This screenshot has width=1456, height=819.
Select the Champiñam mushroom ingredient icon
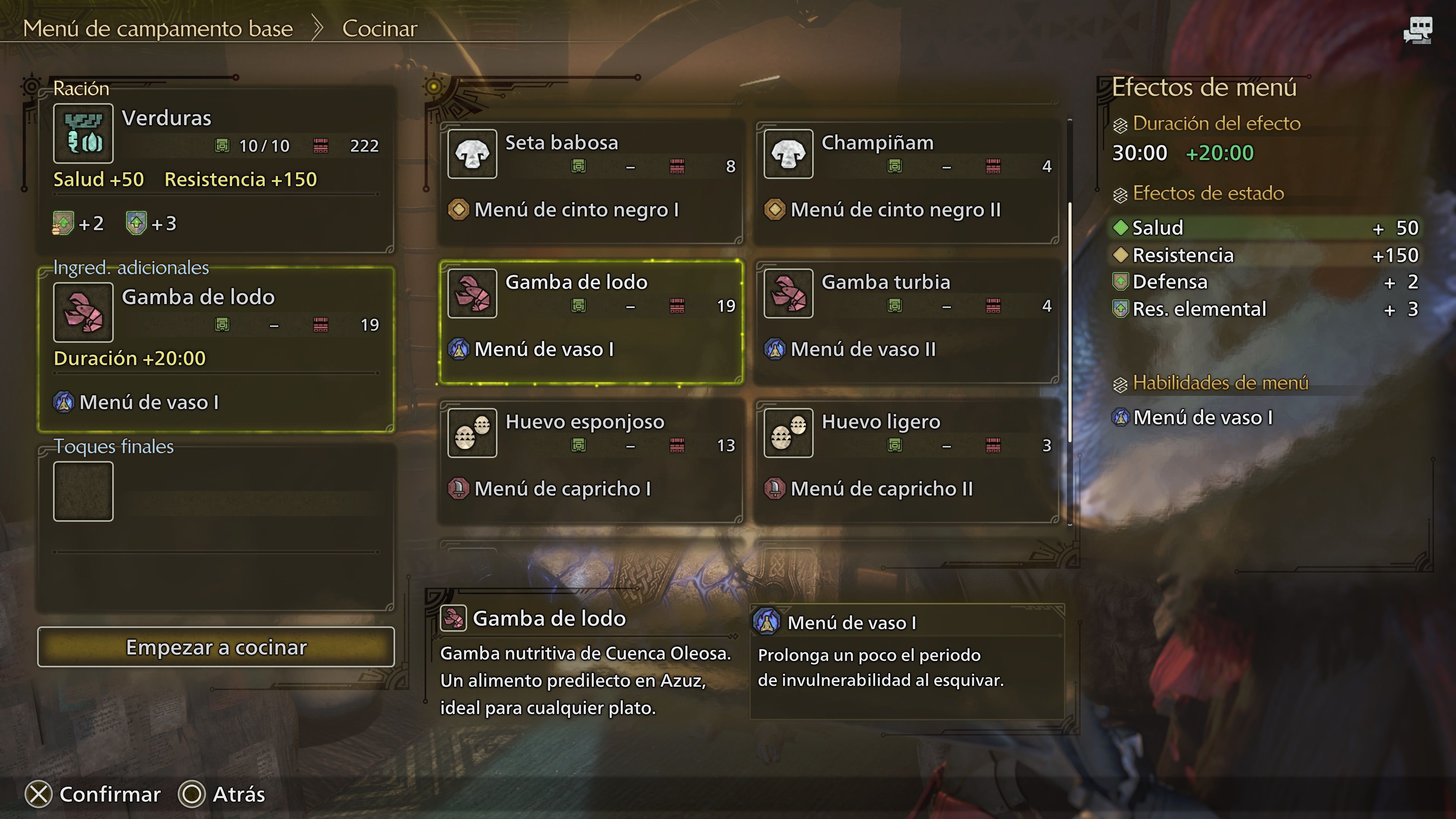click(789, 154)
